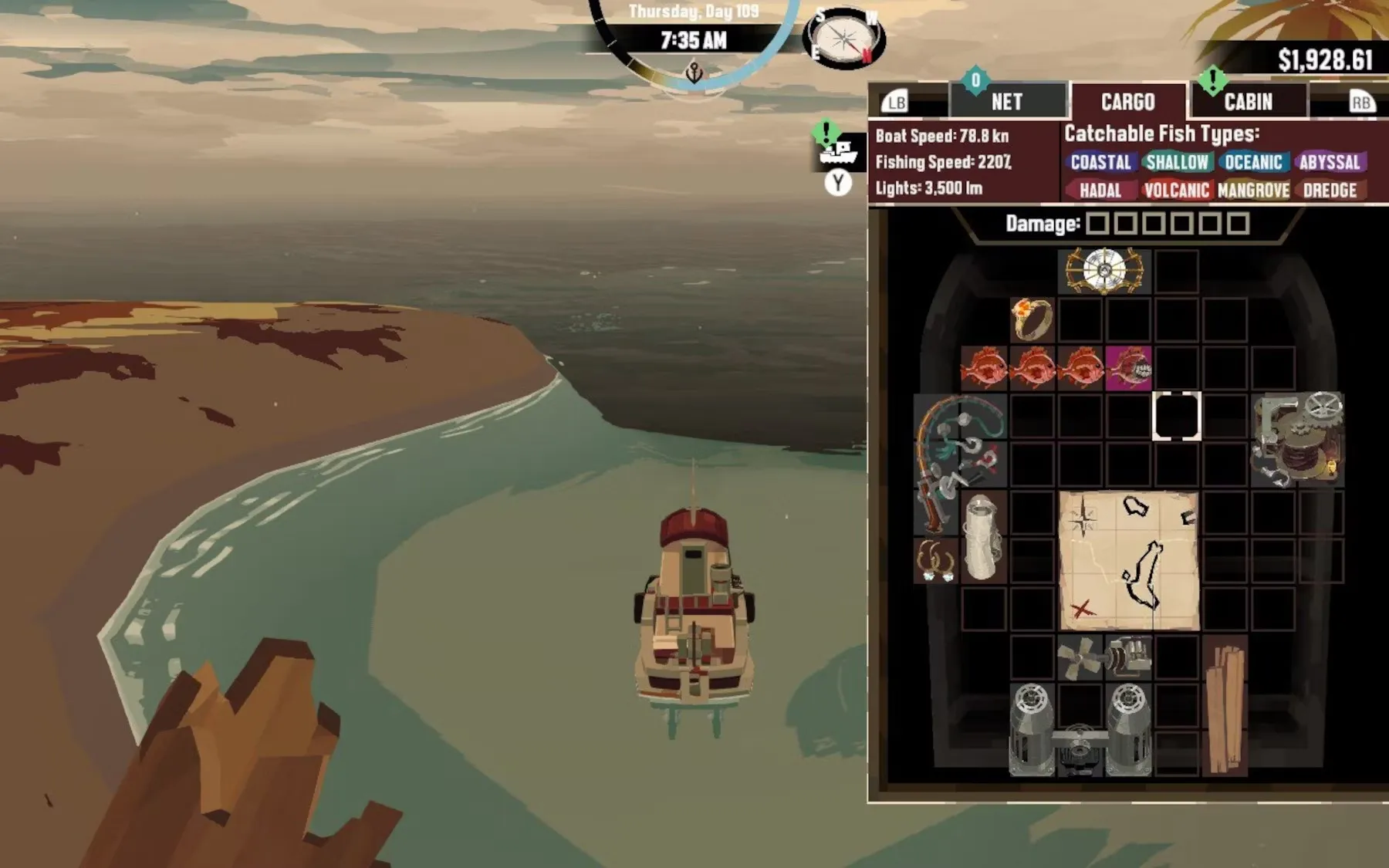Select the highlighted empty cargo slot
The image size is (1389, 868).
coord(1176,416)
